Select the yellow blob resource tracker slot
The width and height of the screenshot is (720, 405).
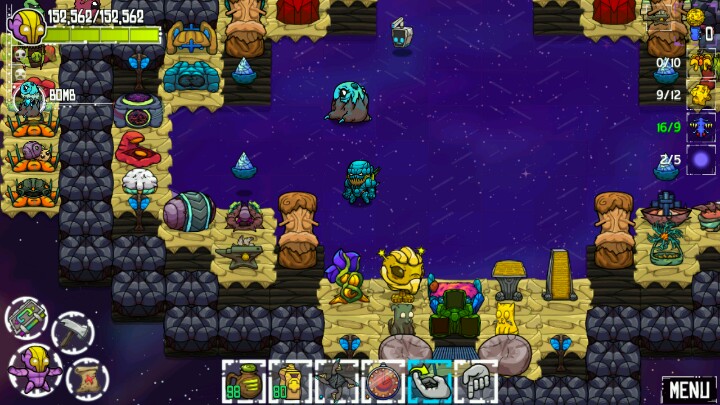pyautogui.click(x=701, y=95)
